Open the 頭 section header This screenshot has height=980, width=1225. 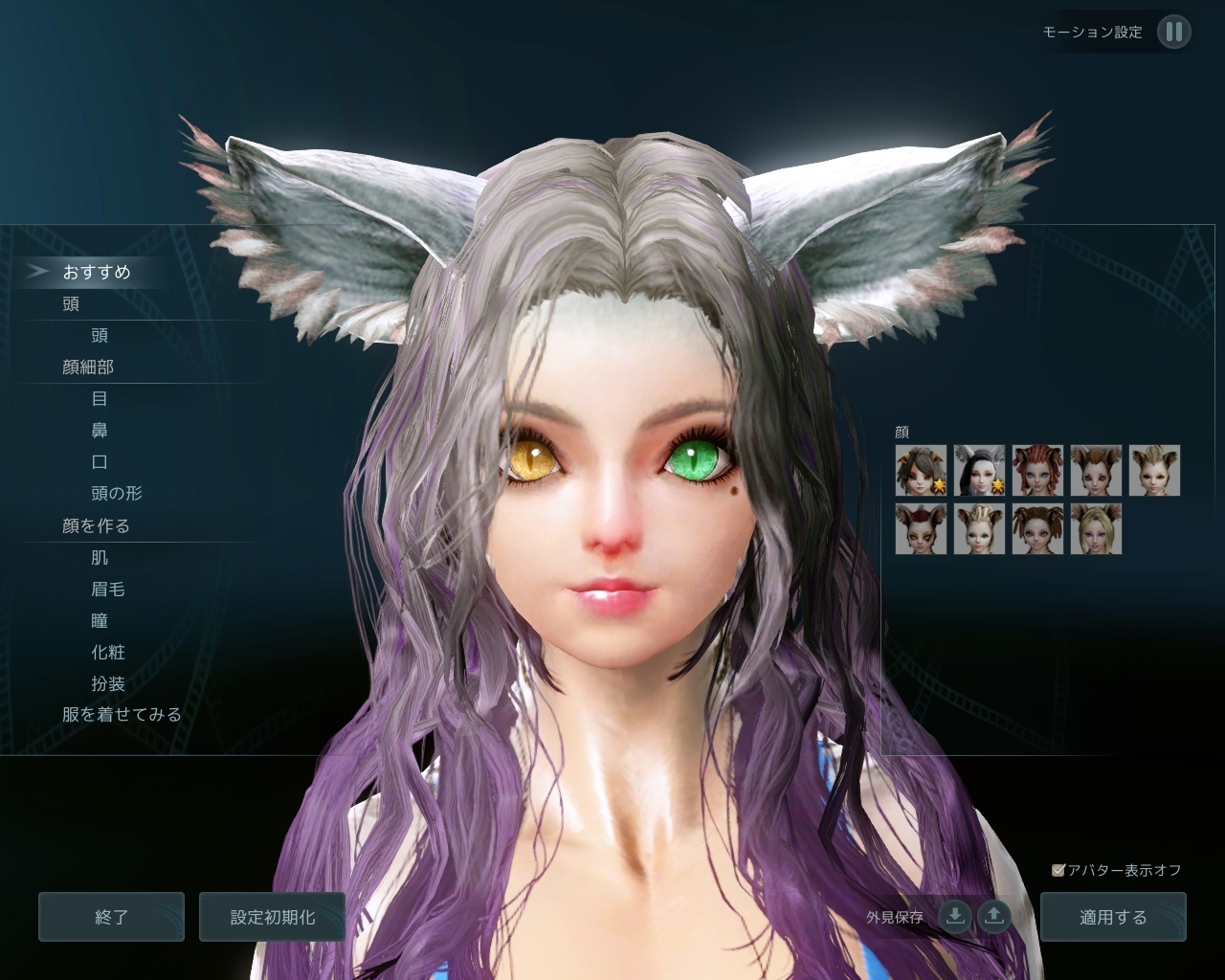point(69,303)
